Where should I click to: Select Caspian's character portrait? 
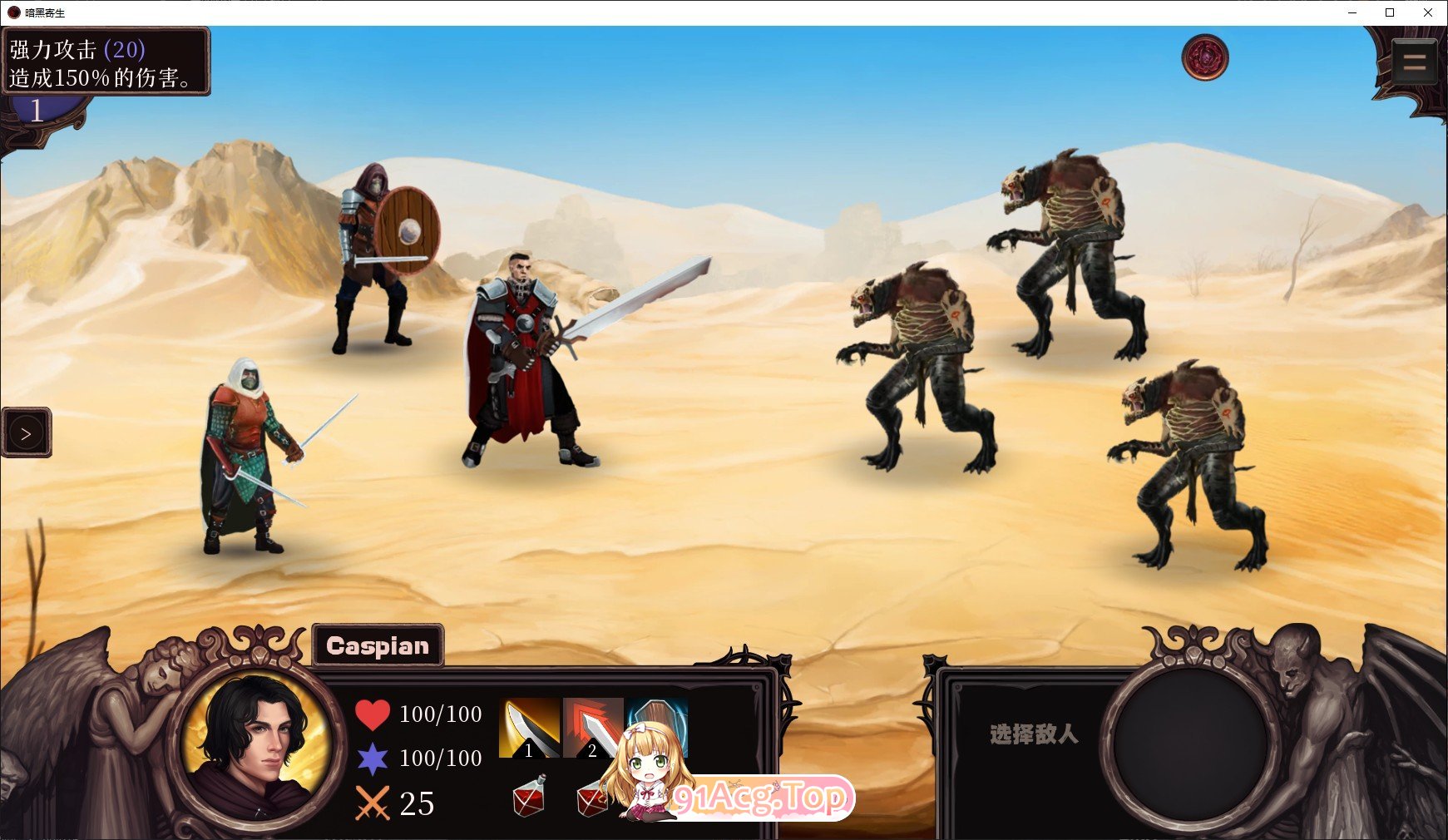pyautogui.click(x=257, y=746)
